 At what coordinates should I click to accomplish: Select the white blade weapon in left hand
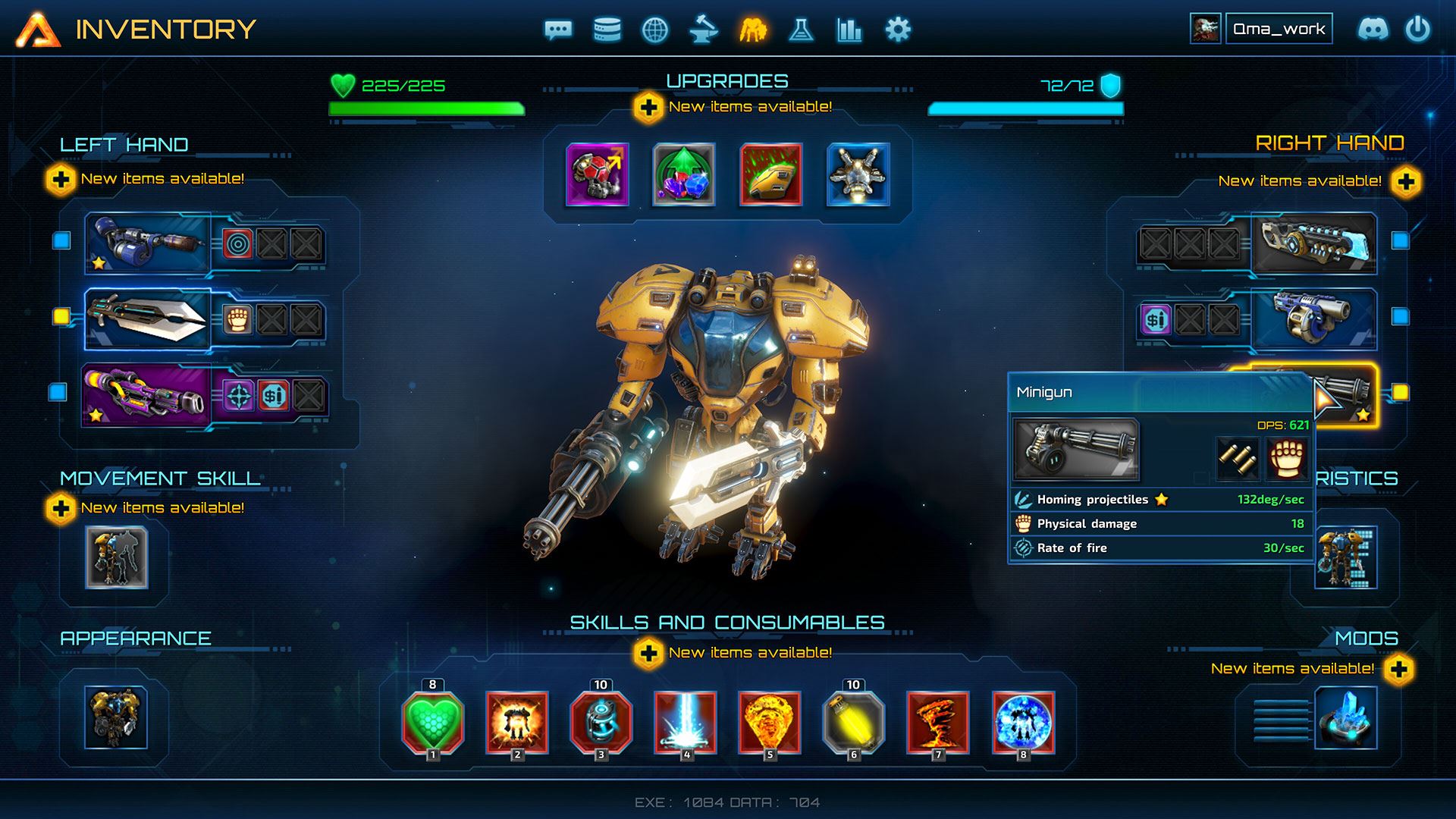[147, 318]
